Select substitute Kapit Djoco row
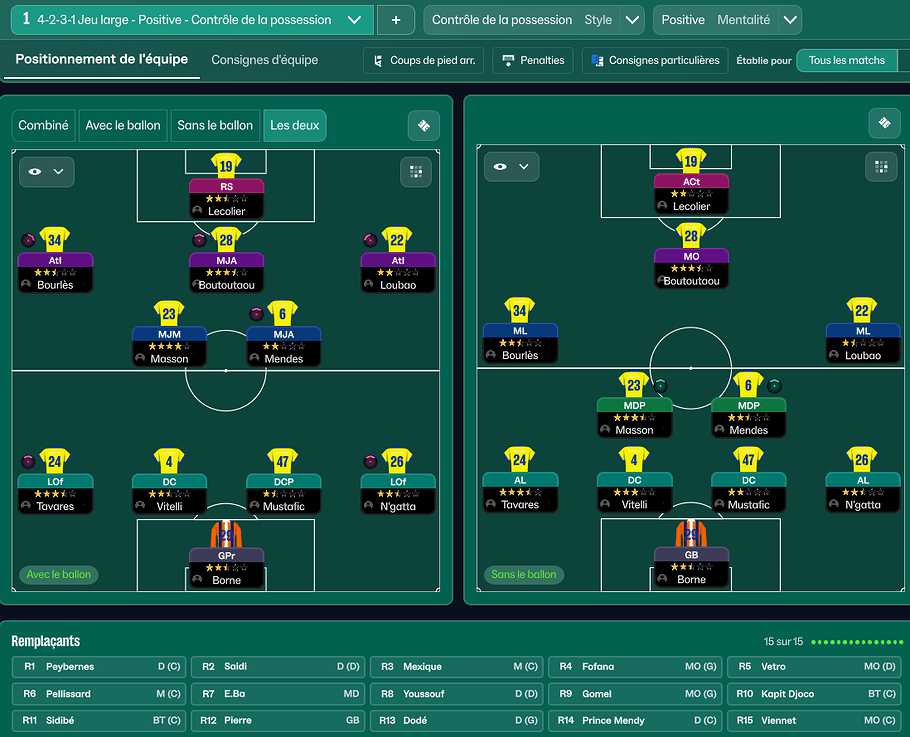The width and height of the screenshot is (910, 737). click(x=816, y=694)
